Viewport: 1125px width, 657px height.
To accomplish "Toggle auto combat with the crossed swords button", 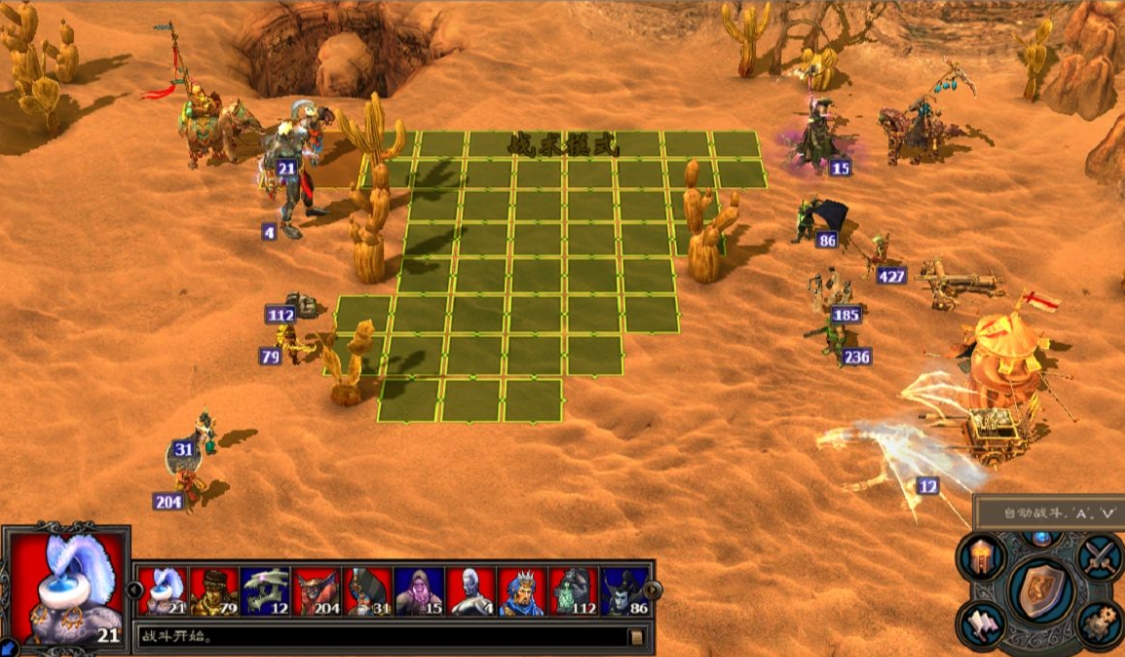I will (x=1100, y=557).
